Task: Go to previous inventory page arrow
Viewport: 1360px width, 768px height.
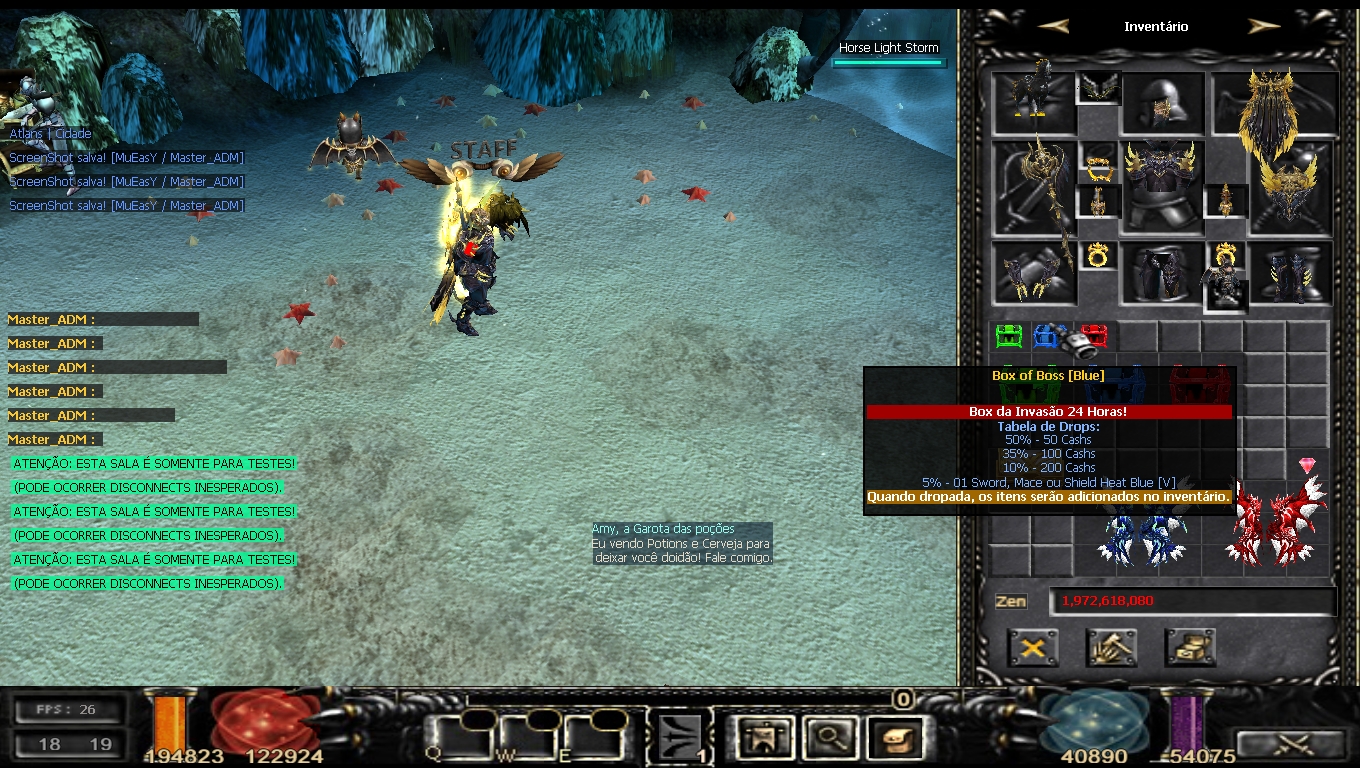Action: (1053, 27)
